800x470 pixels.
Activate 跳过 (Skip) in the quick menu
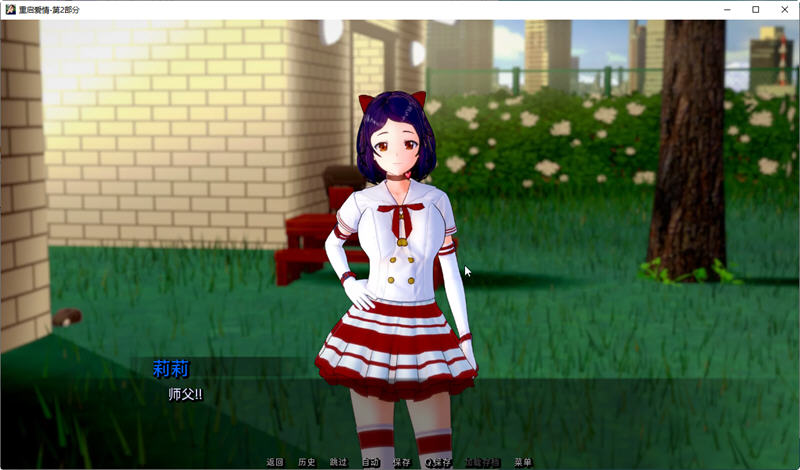coord(338,462)
